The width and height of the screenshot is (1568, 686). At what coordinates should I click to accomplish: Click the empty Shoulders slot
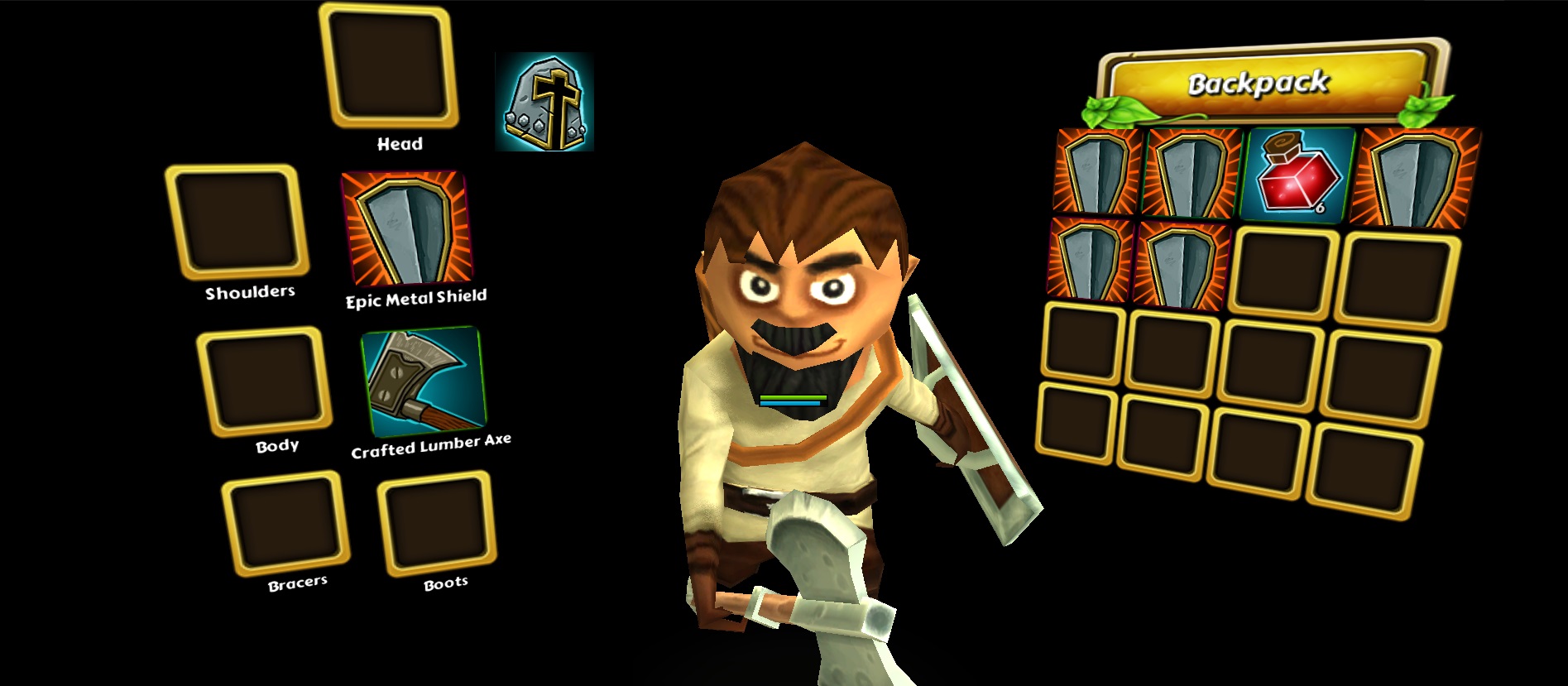[237, 221]
